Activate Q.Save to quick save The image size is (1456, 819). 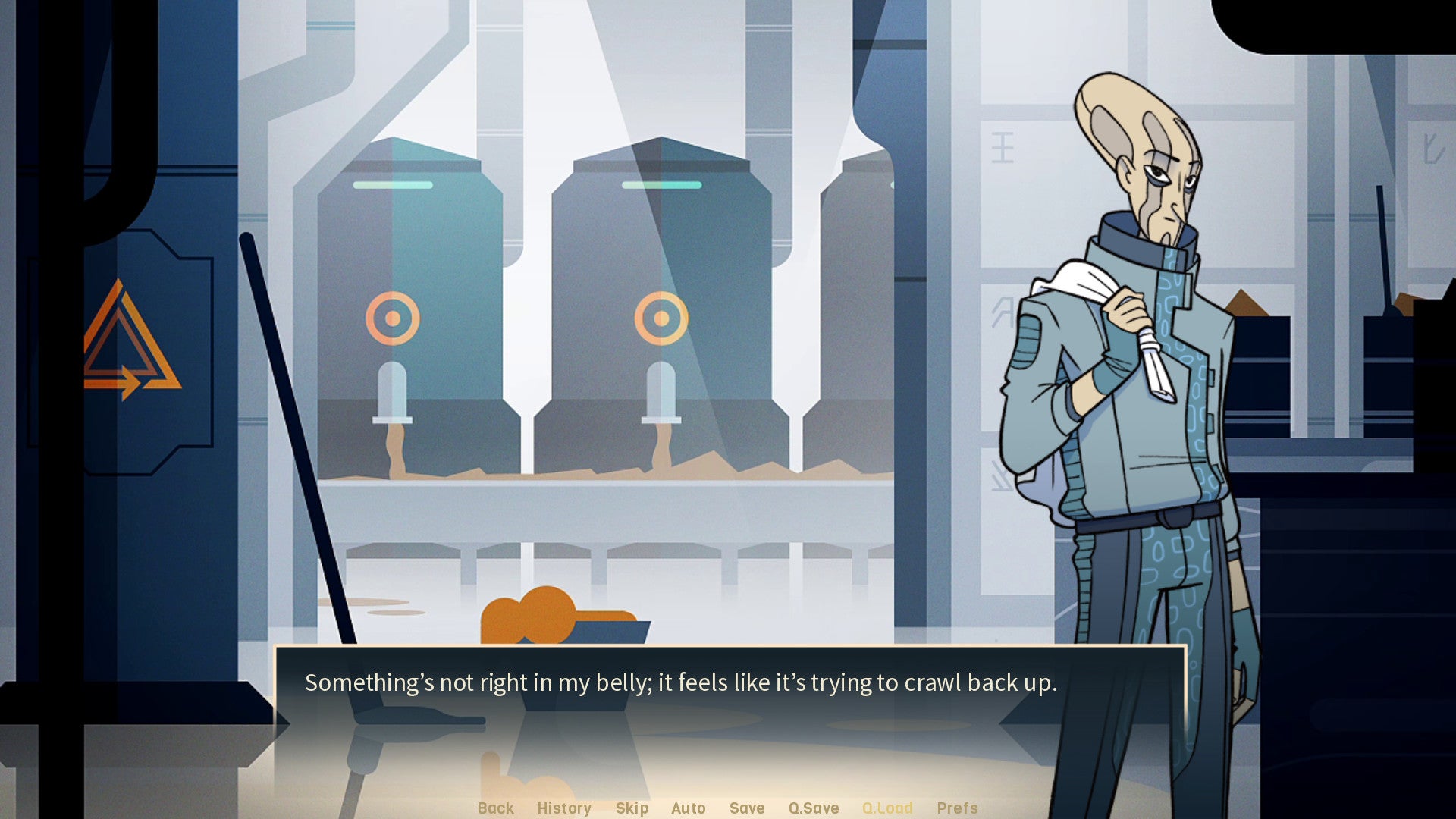coord(813,808)
